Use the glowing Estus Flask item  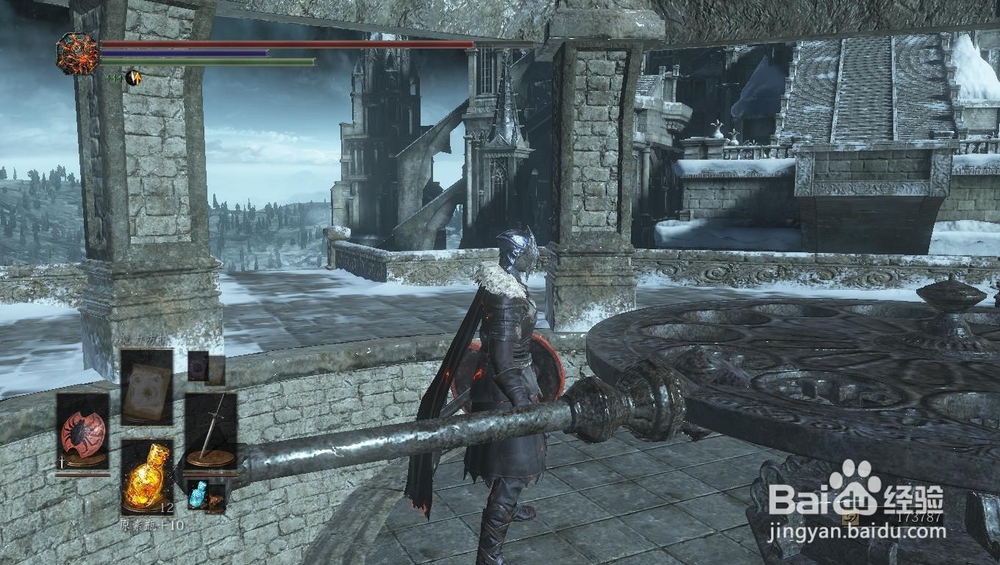[x=146, y=474]
